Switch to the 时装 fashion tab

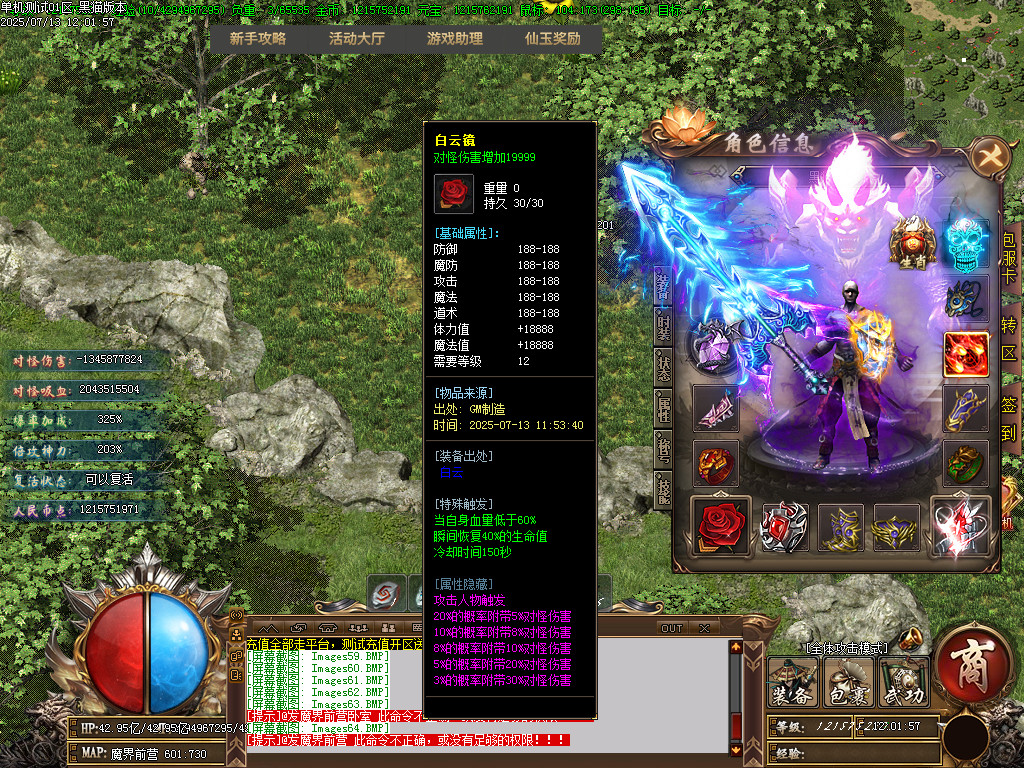[x=663, y=326]
